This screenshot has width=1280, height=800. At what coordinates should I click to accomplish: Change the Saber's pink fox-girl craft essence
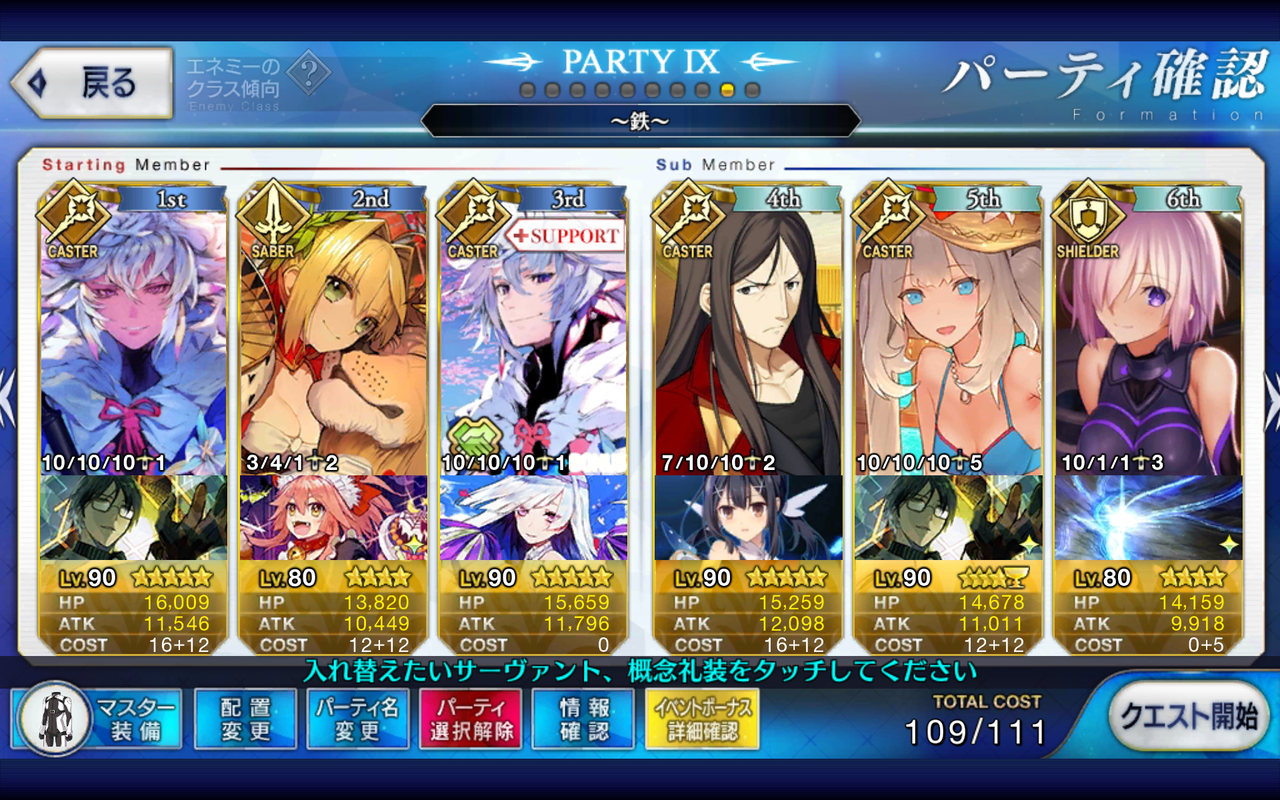pyautogui.click(x=333, y=517)
